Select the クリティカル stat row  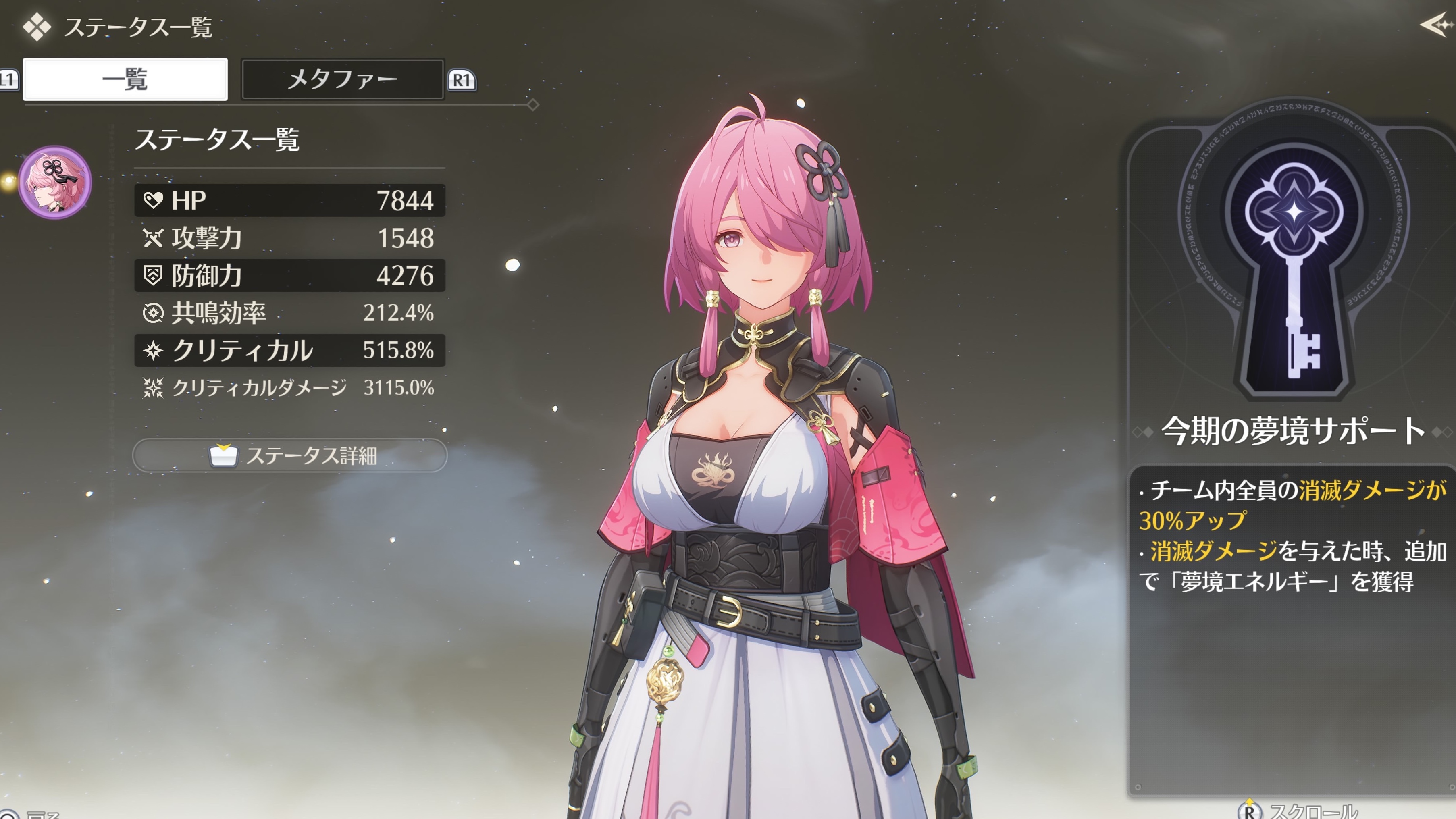[x=290, y=350]
